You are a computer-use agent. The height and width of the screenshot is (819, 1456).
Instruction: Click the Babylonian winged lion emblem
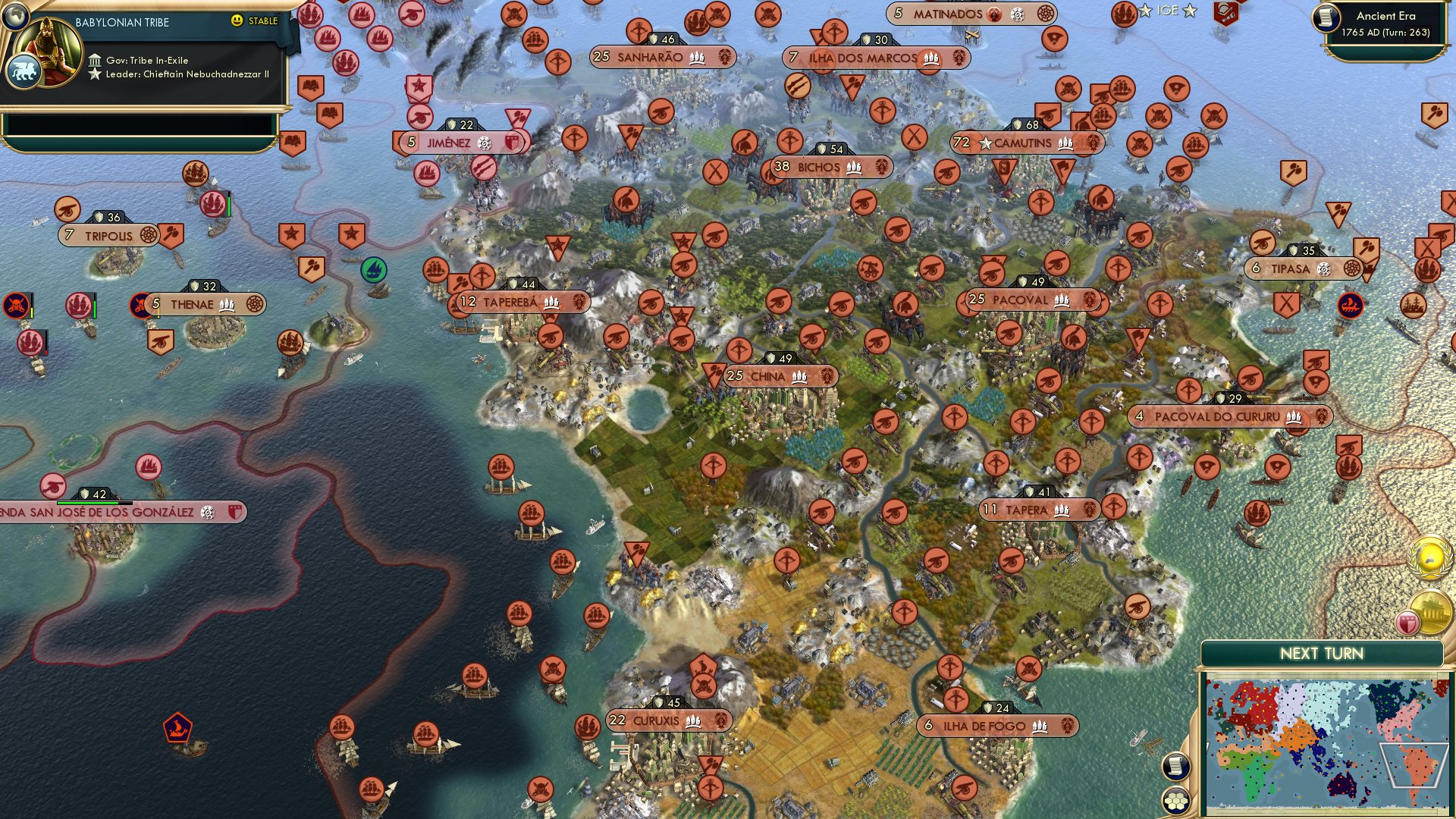click(23, 73)
